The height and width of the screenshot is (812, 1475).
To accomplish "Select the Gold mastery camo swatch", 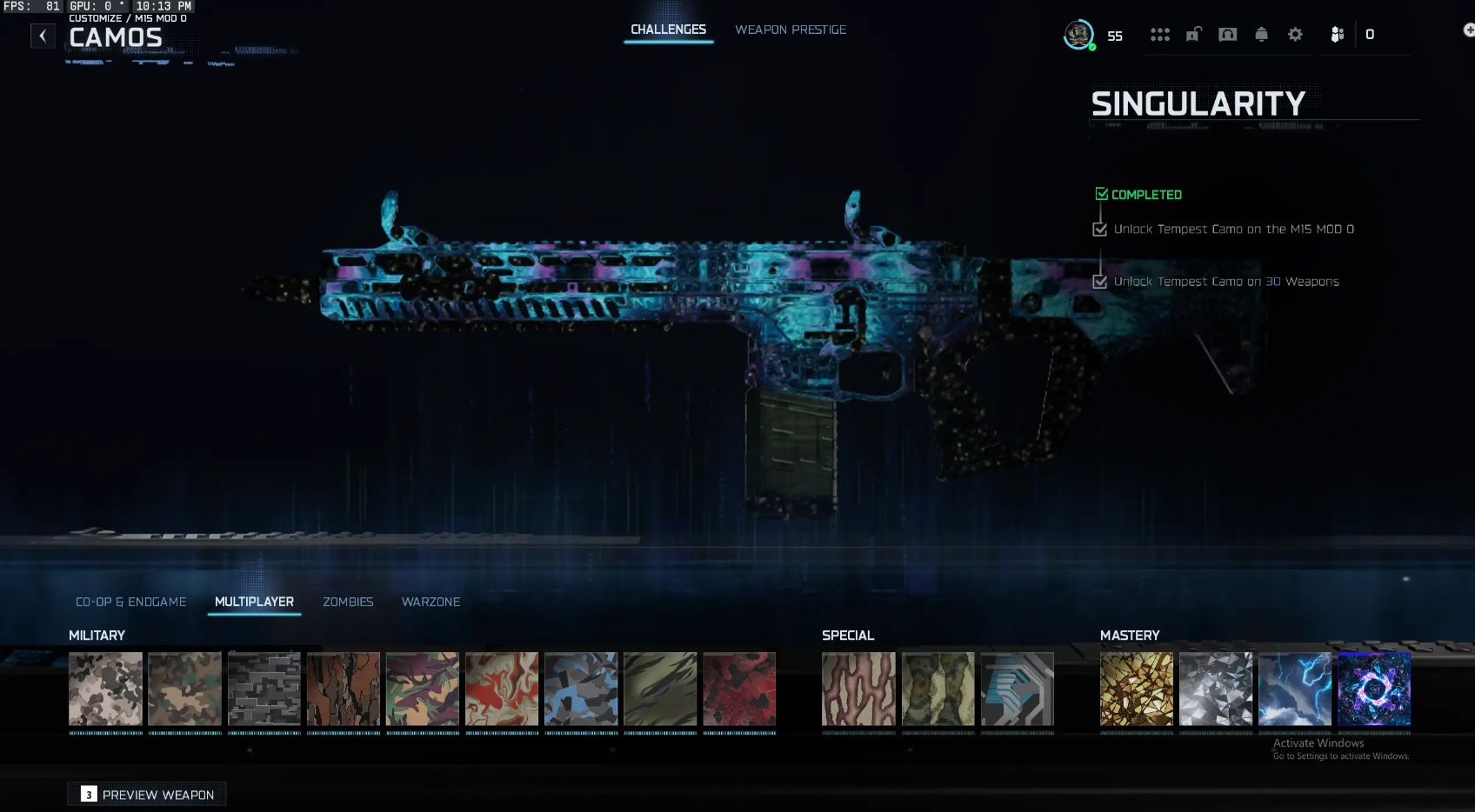I will [1137, 689].
